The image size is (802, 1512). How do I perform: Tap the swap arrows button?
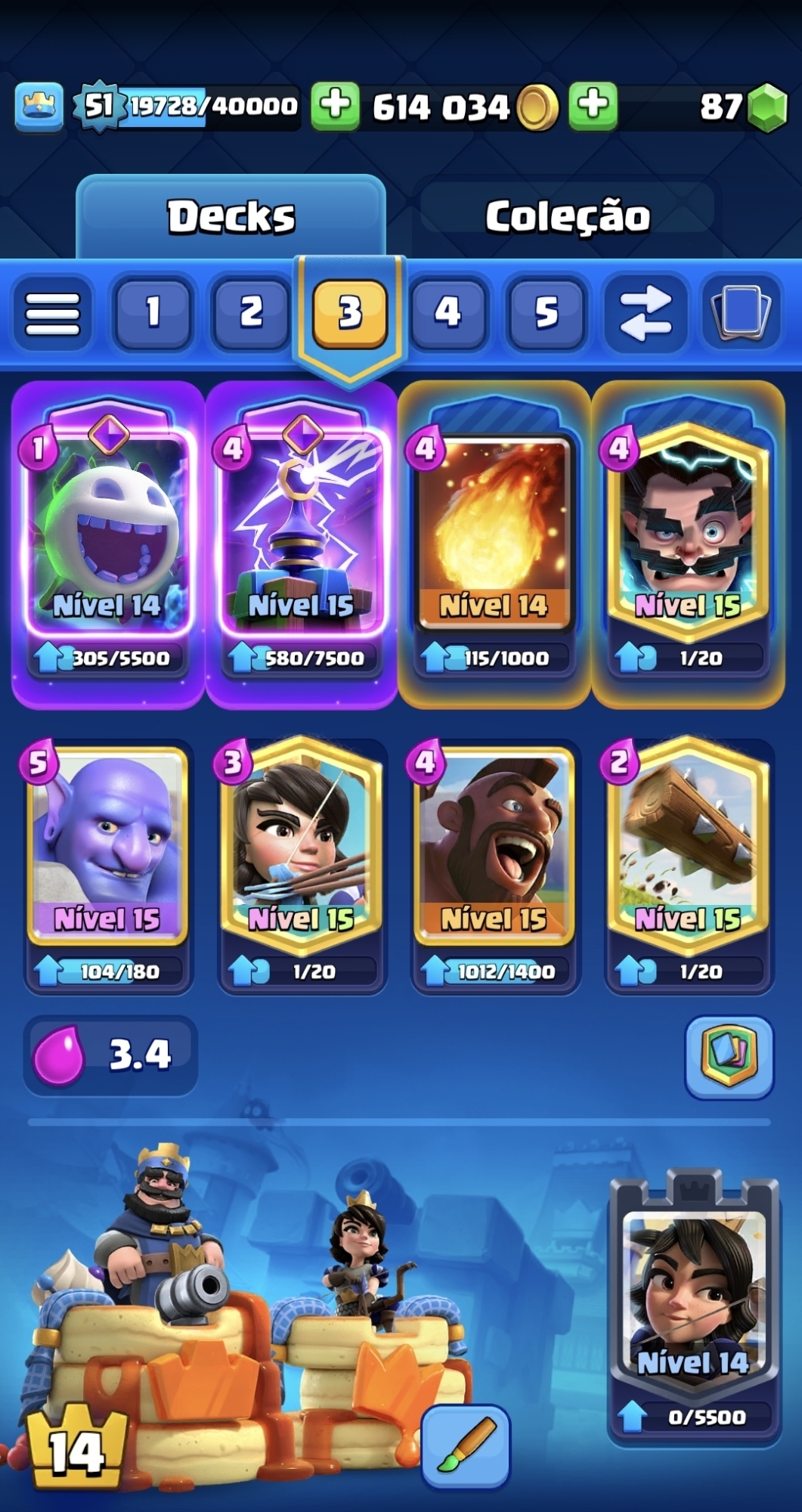(x=645, y=312)
